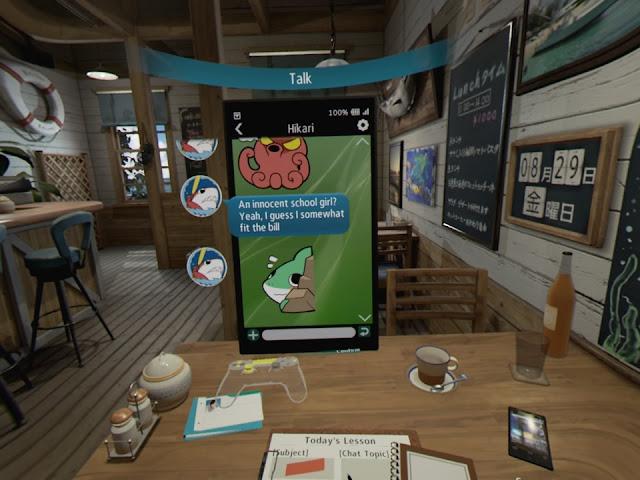Jump down with the chat's down chevron
This screenshot has width=640, height=480.
coord(364,317)
